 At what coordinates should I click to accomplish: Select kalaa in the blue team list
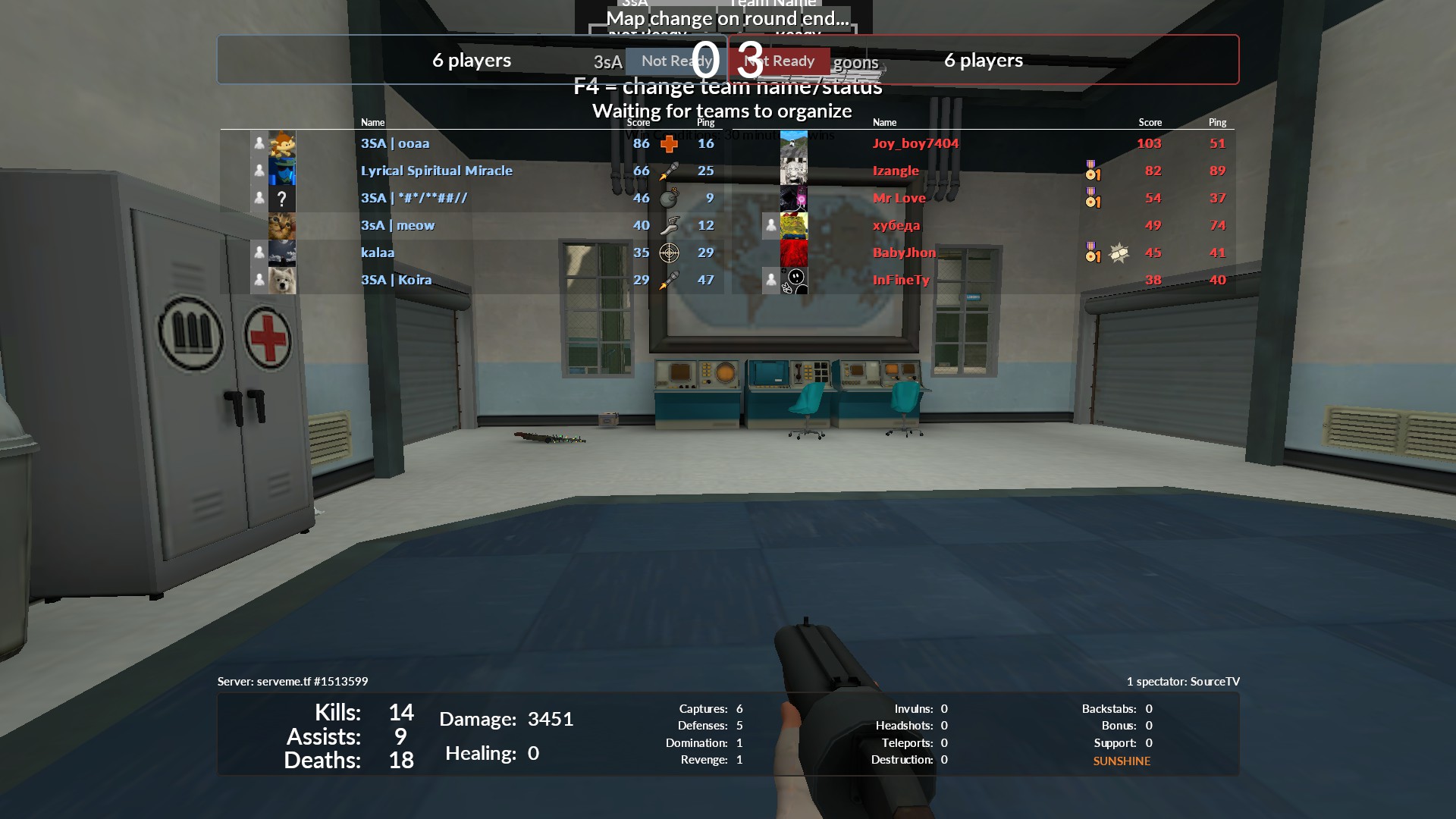tap(378, 253)
